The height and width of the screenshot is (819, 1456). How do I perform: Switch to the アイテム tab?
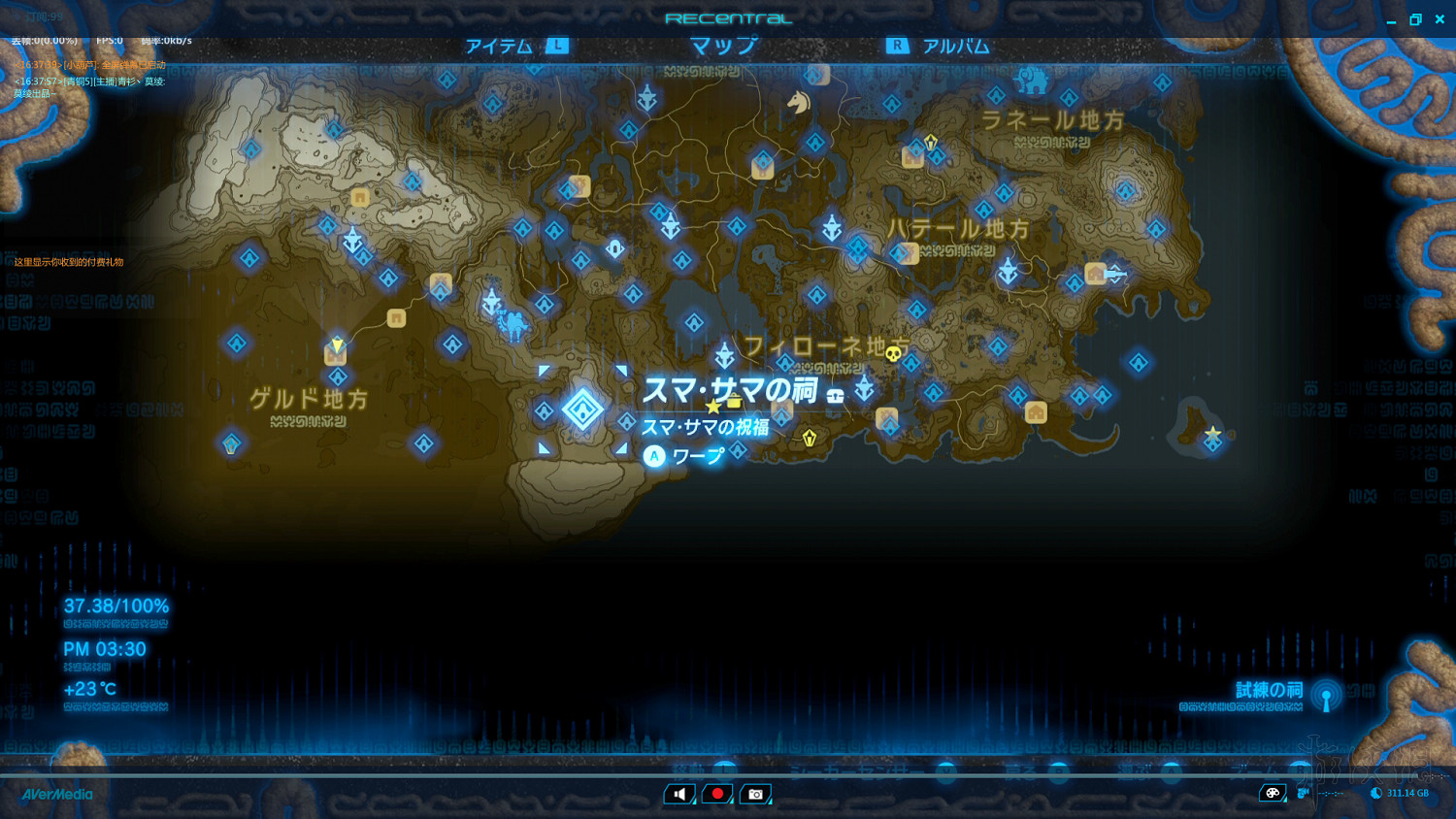498,45
